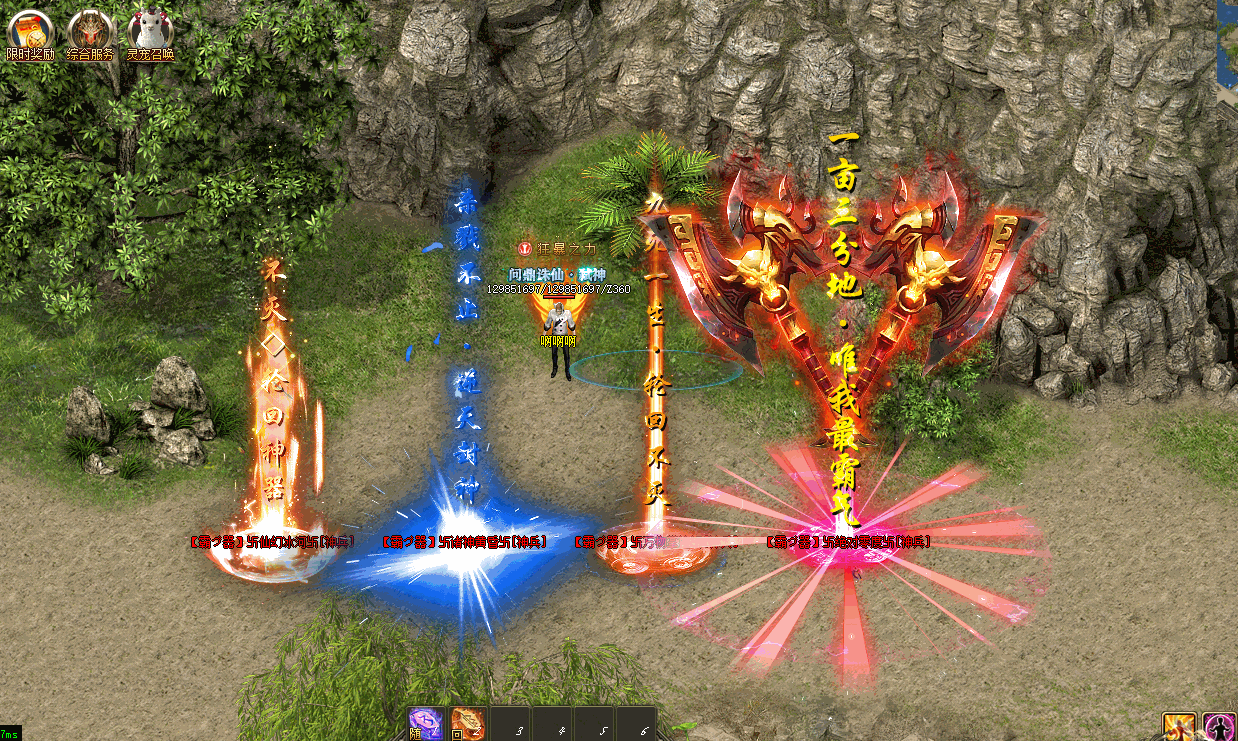The width and height of the screenshot is (1238, 741).
Task: Click the 灵宠召唤 pet summon icon
Action: tap(150, 32)
